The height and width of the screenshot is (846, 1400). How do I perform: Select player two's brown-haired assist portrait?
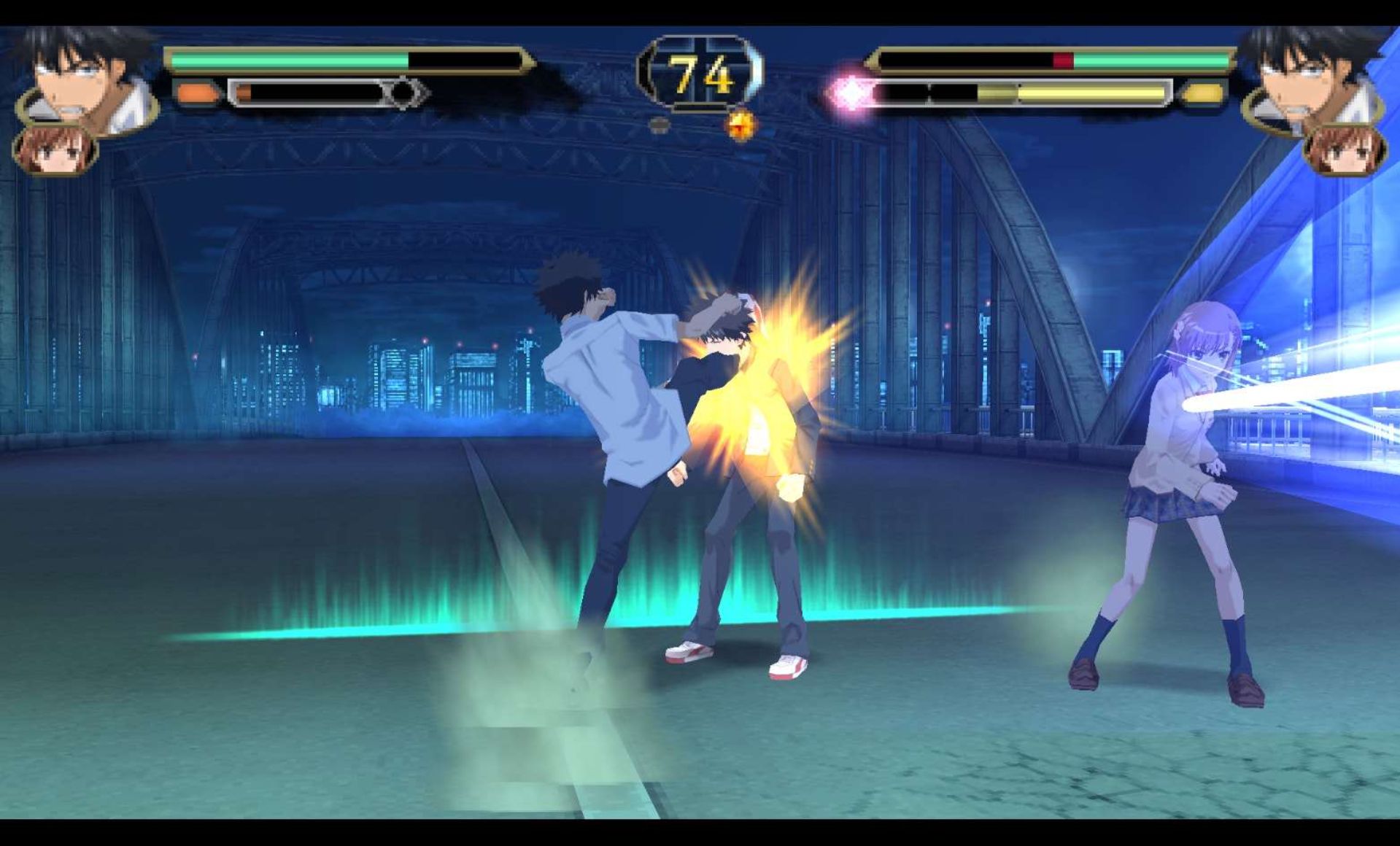[1343, 151]
